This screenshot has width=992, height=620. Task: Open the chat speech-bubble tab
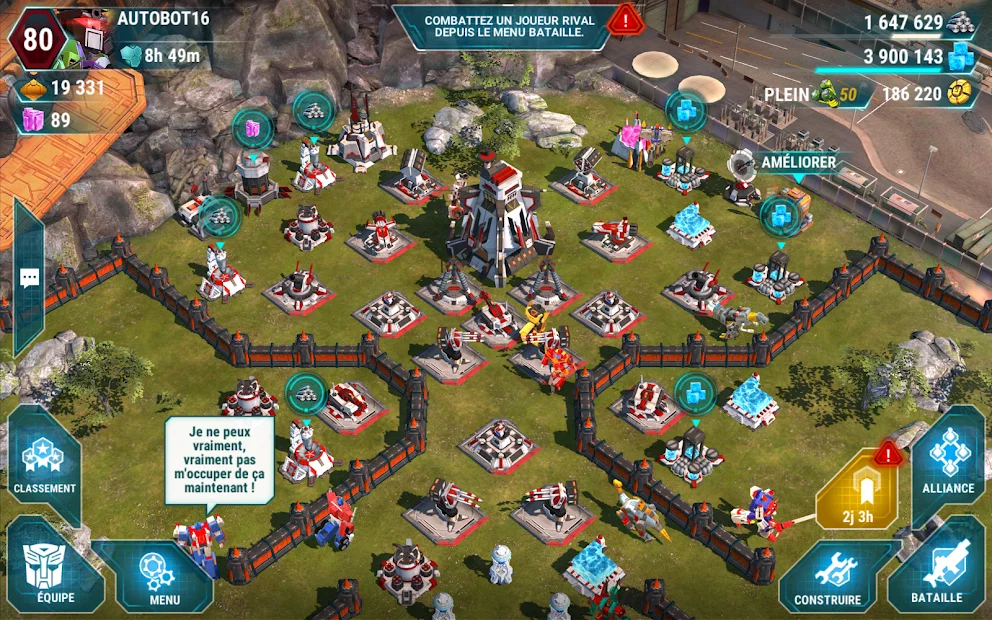click(x=29, y=278)
